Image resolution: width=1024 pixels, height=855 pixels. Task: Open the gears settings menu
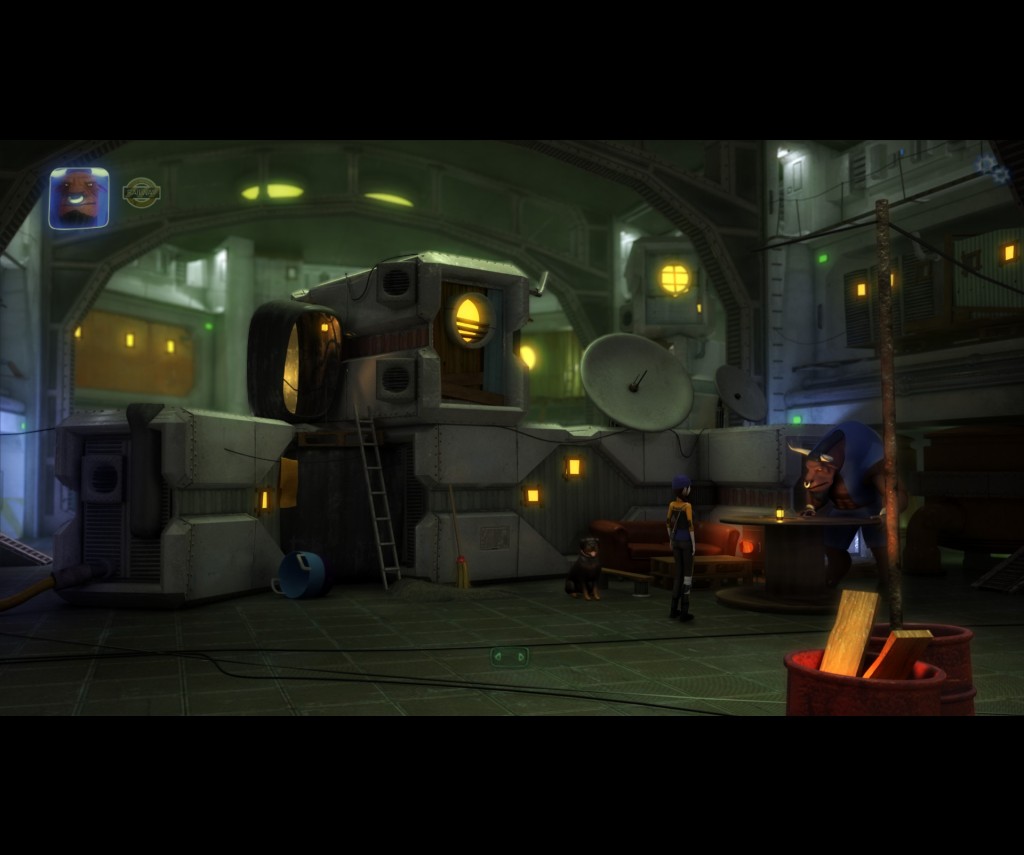993,168
